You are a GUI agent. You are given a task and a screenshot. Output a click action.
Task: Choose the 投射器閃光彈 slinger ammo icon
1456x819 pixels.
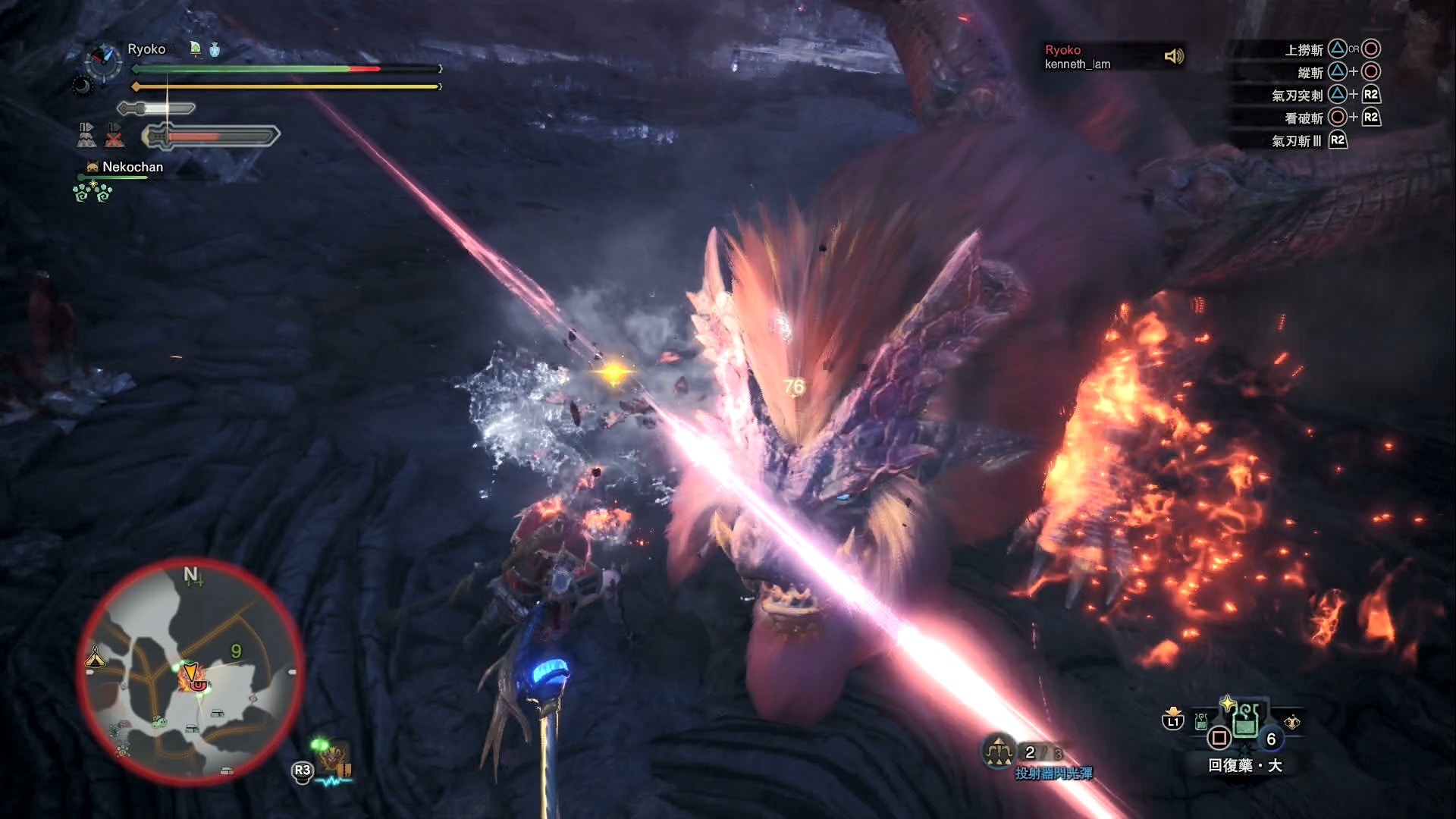(999, 752)
